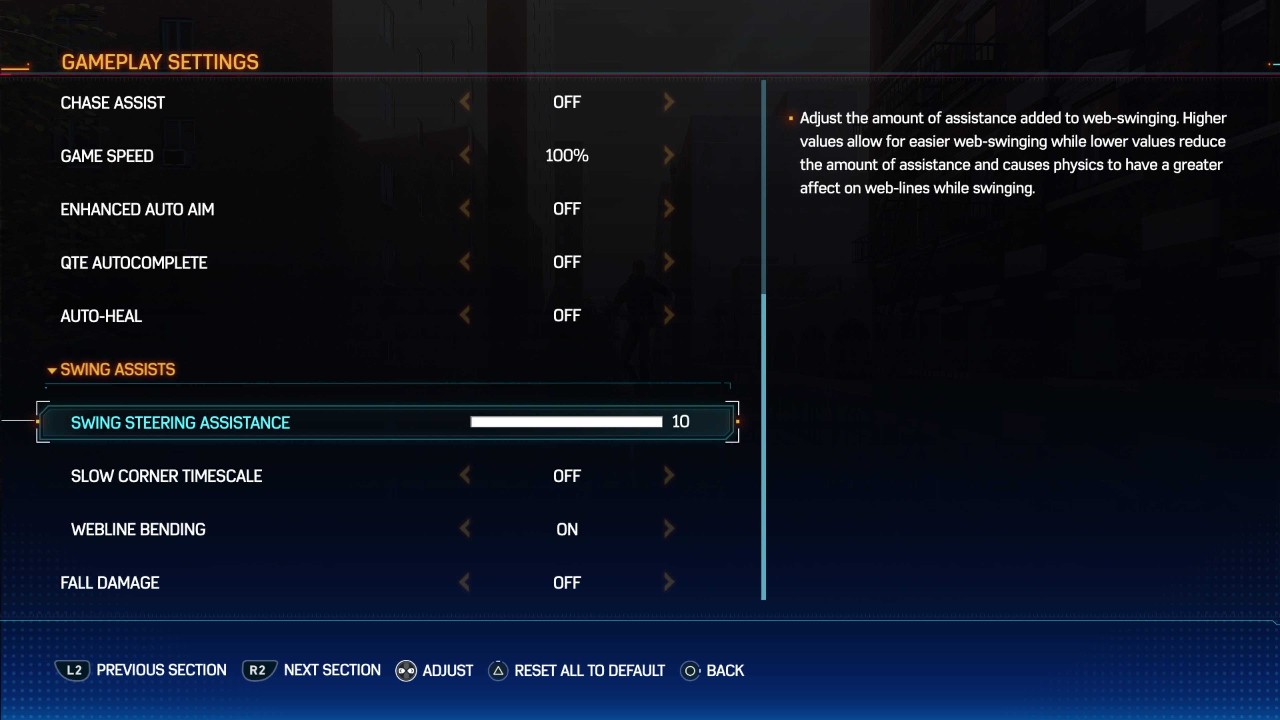Click the L2 previous section icon
Image resolution: width=1280 pixels, height=720 pixels.
[x=72, y=670]
